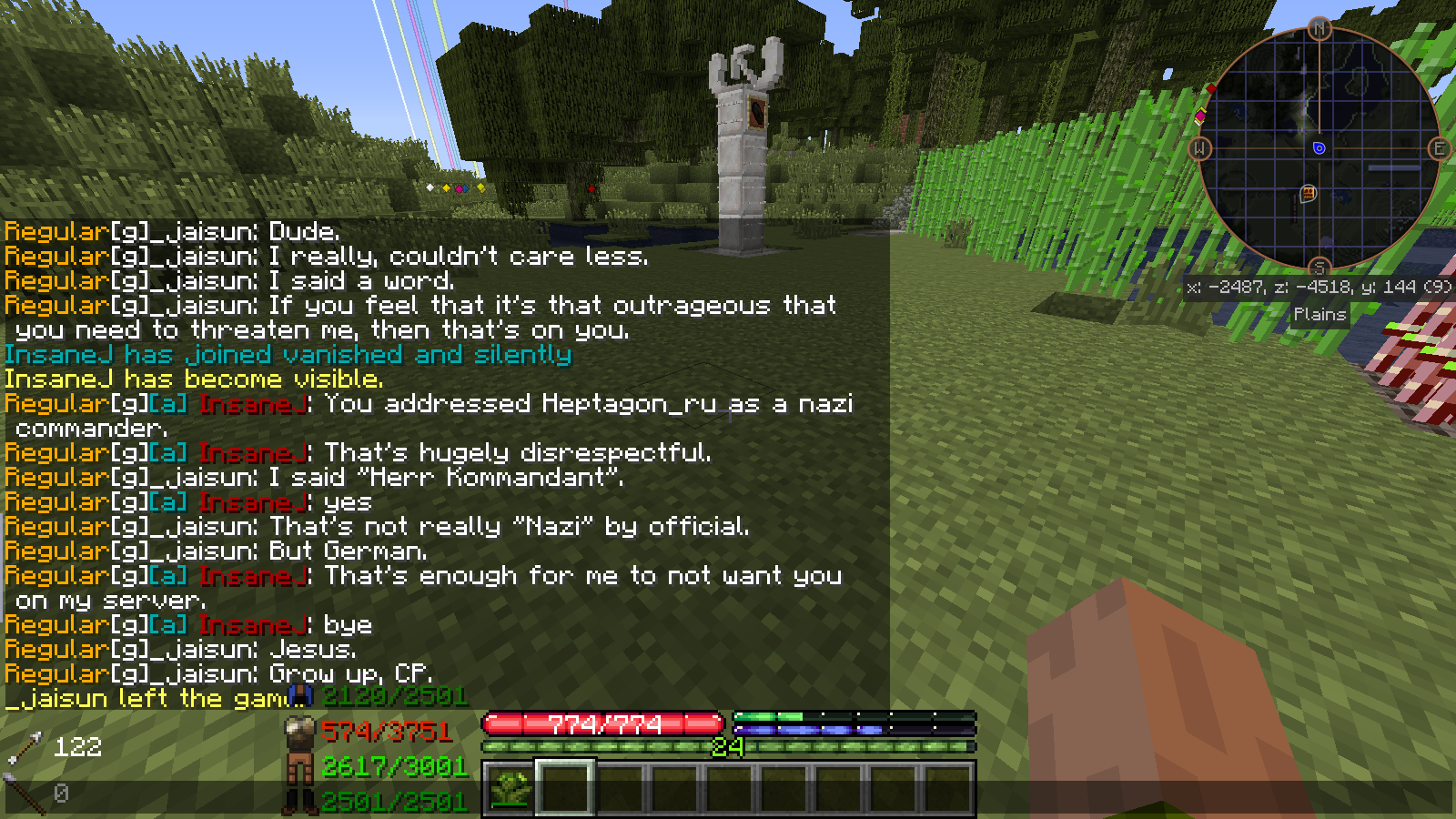Viewport: 1456px width, 819px height.
Task: Select the plant item hotbar slot
Action: (510, 787)
